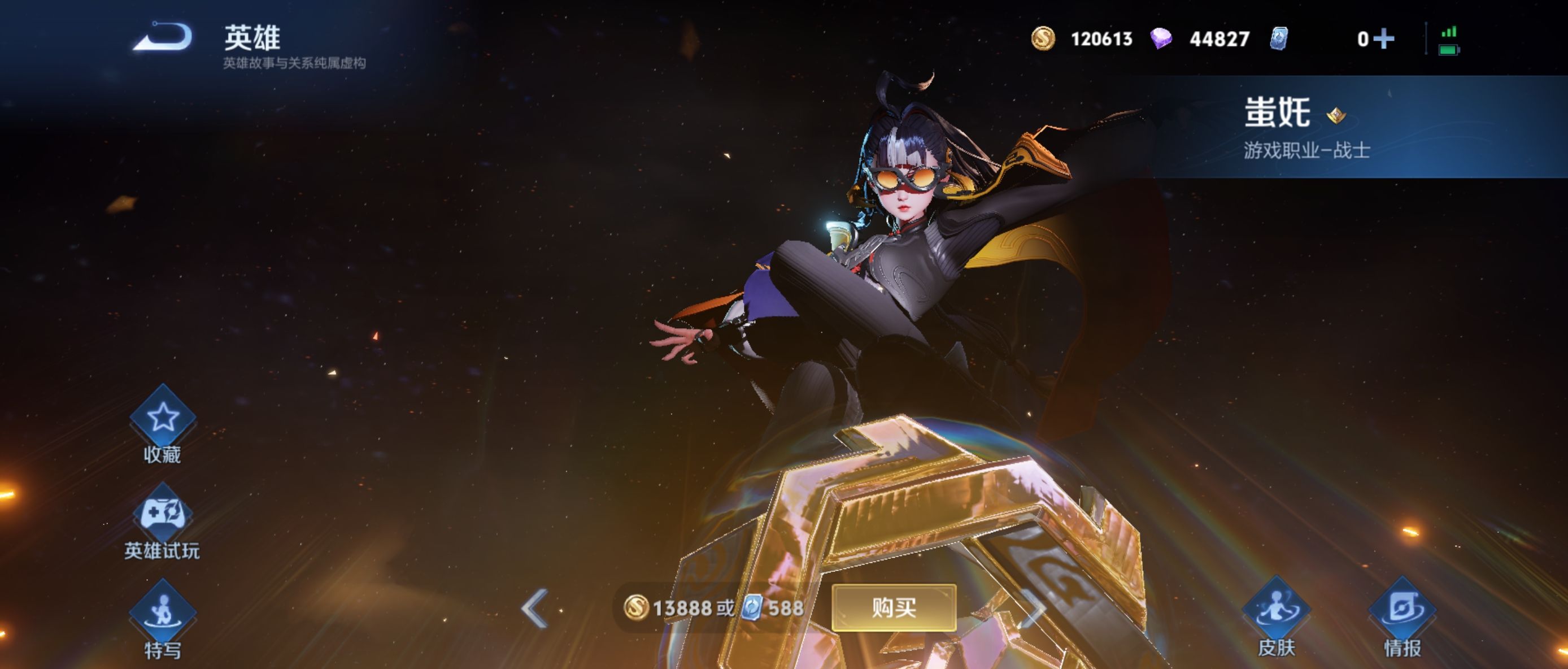1568x669 pixels.
Task: Show the previous hero with left arrow
Action: click(x=534, y=607)
